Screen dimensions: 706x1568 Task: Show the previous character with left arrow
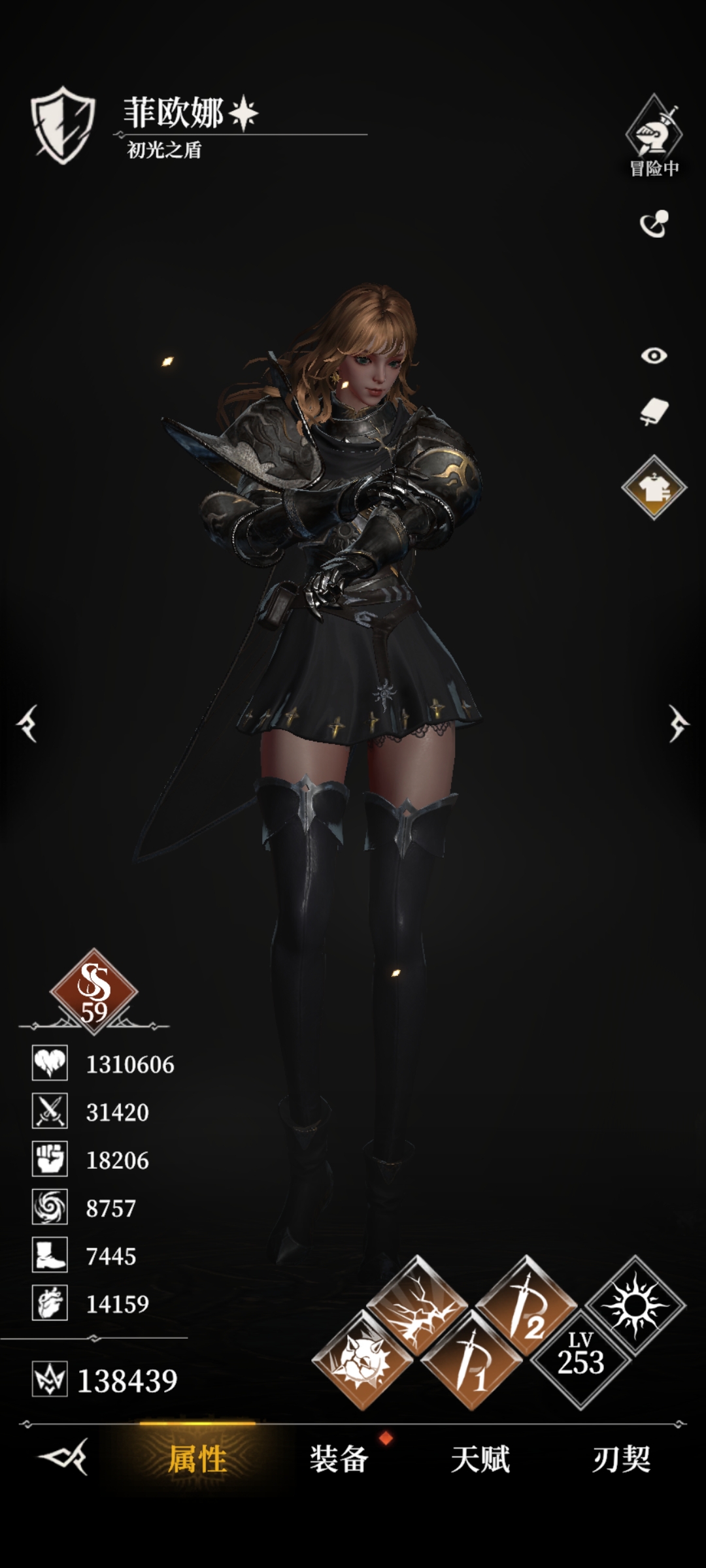tap(27, 723)
